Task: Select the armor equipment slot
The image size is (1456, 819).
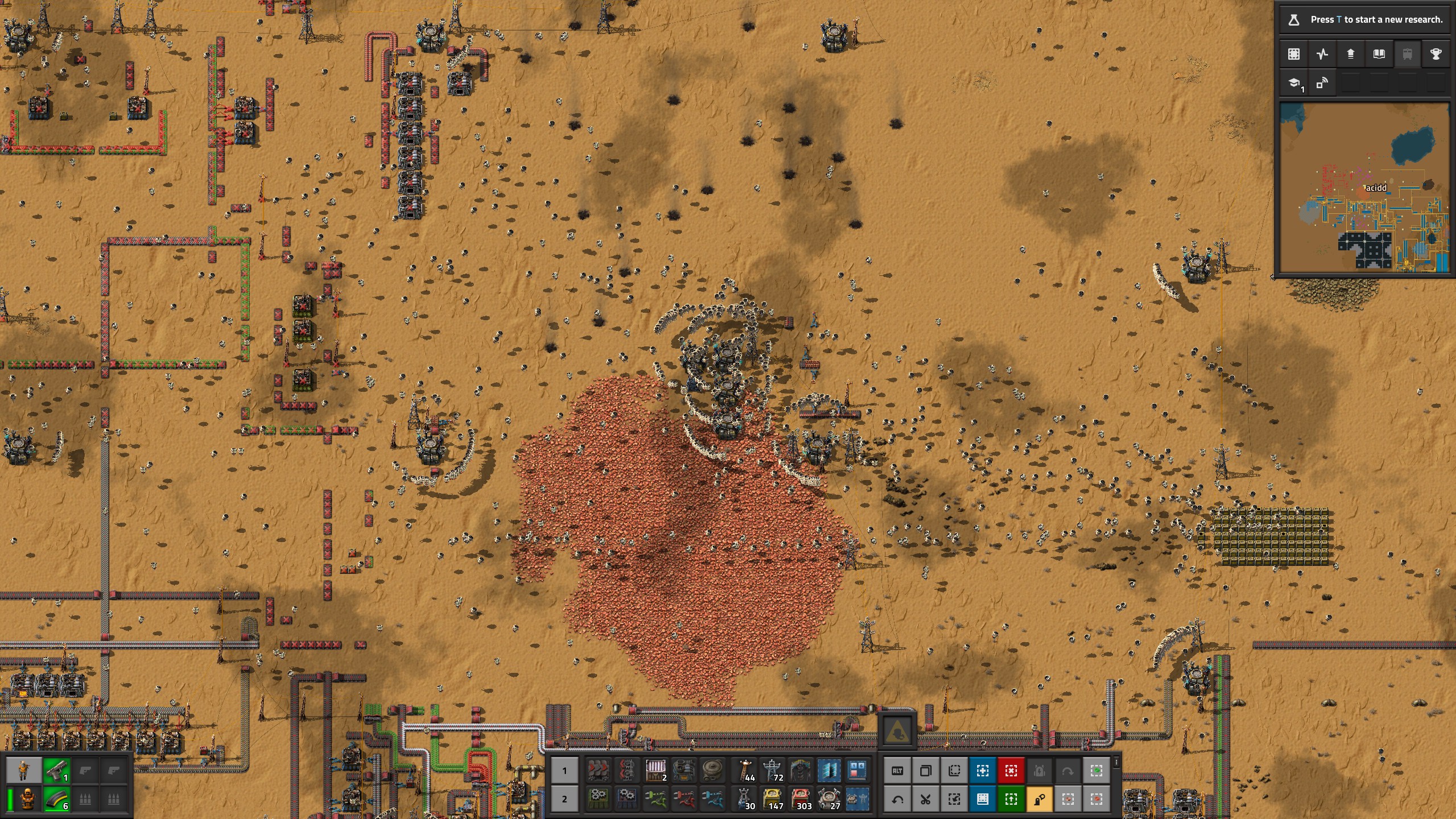Action: click(x=27, y=799)
